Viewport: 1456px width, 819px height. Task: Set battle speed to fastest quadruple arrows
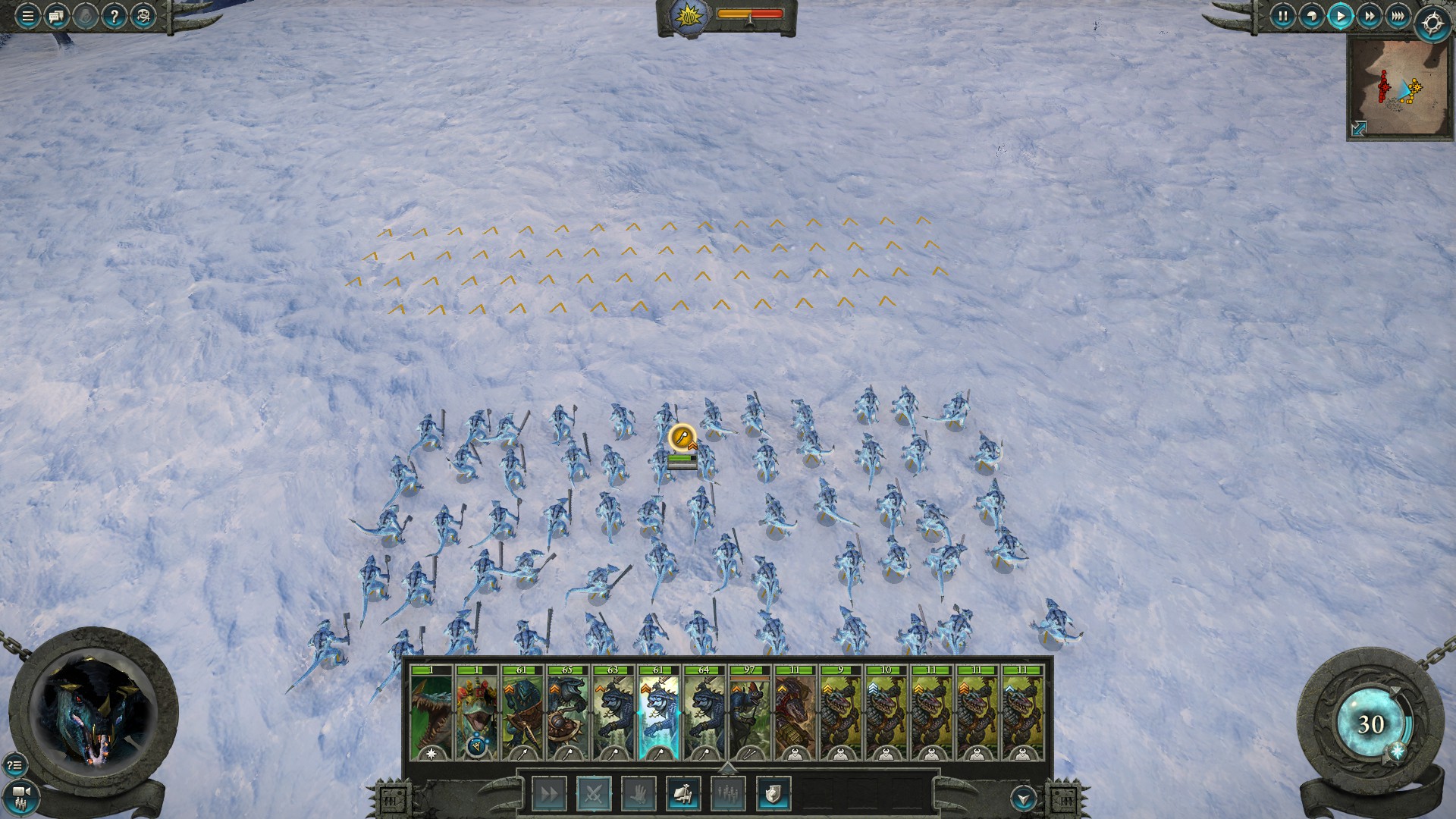click(1398, 16)
